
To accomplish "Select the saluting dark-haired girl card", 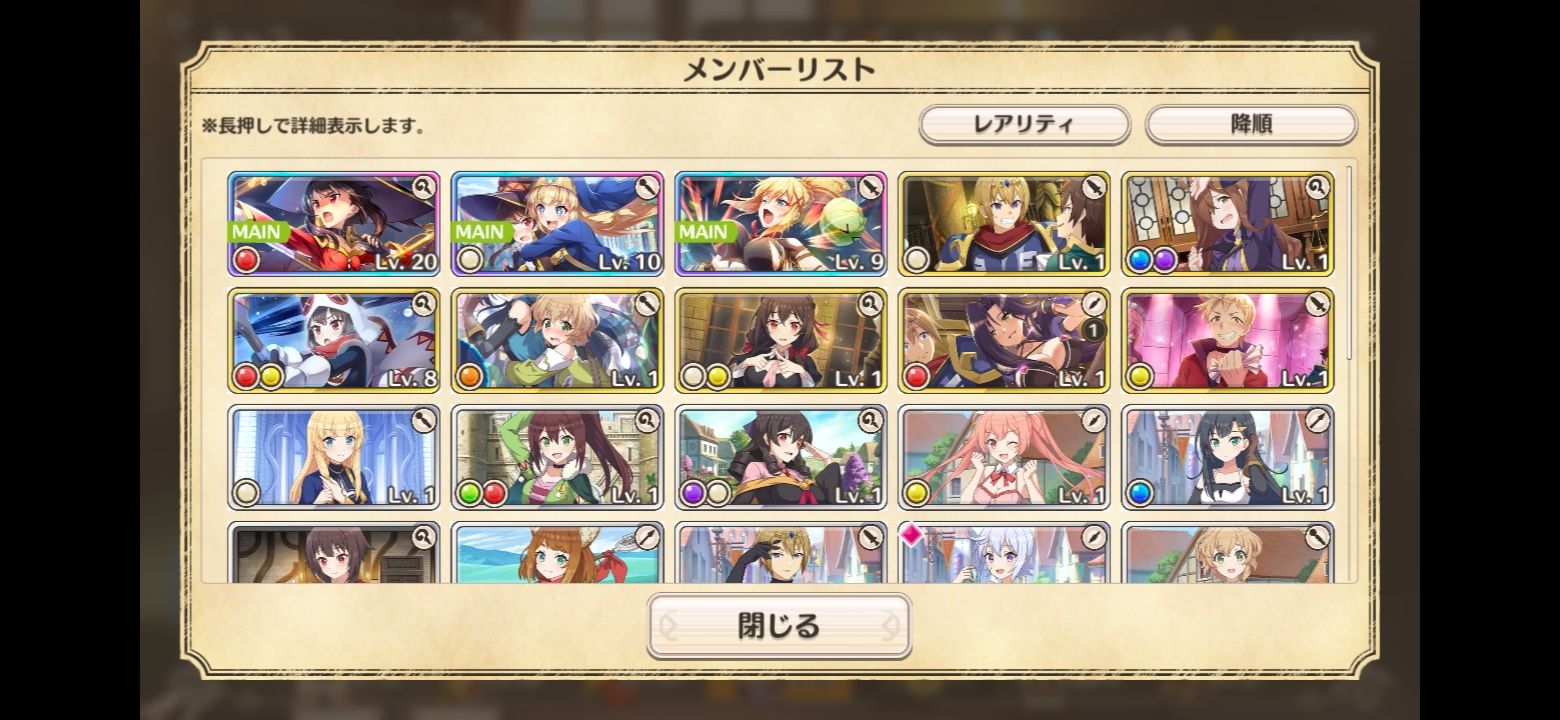I will point(781,457).
